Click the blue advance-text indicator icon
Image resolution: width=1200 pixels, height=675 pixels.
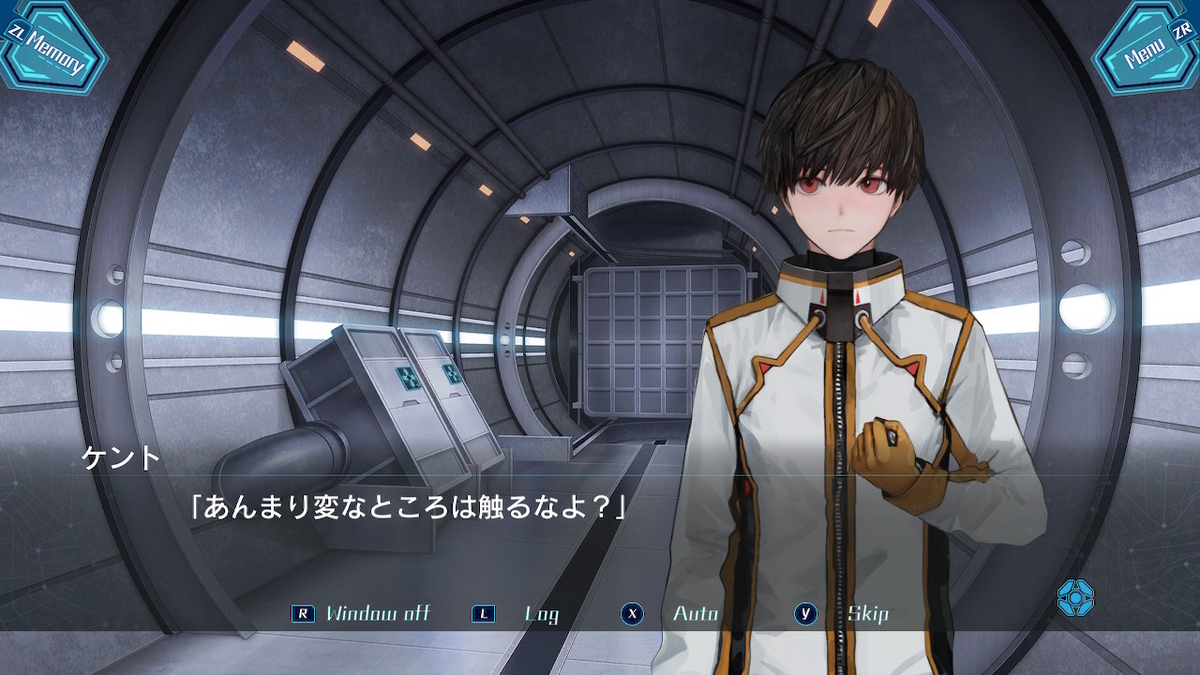(1075, 598)
